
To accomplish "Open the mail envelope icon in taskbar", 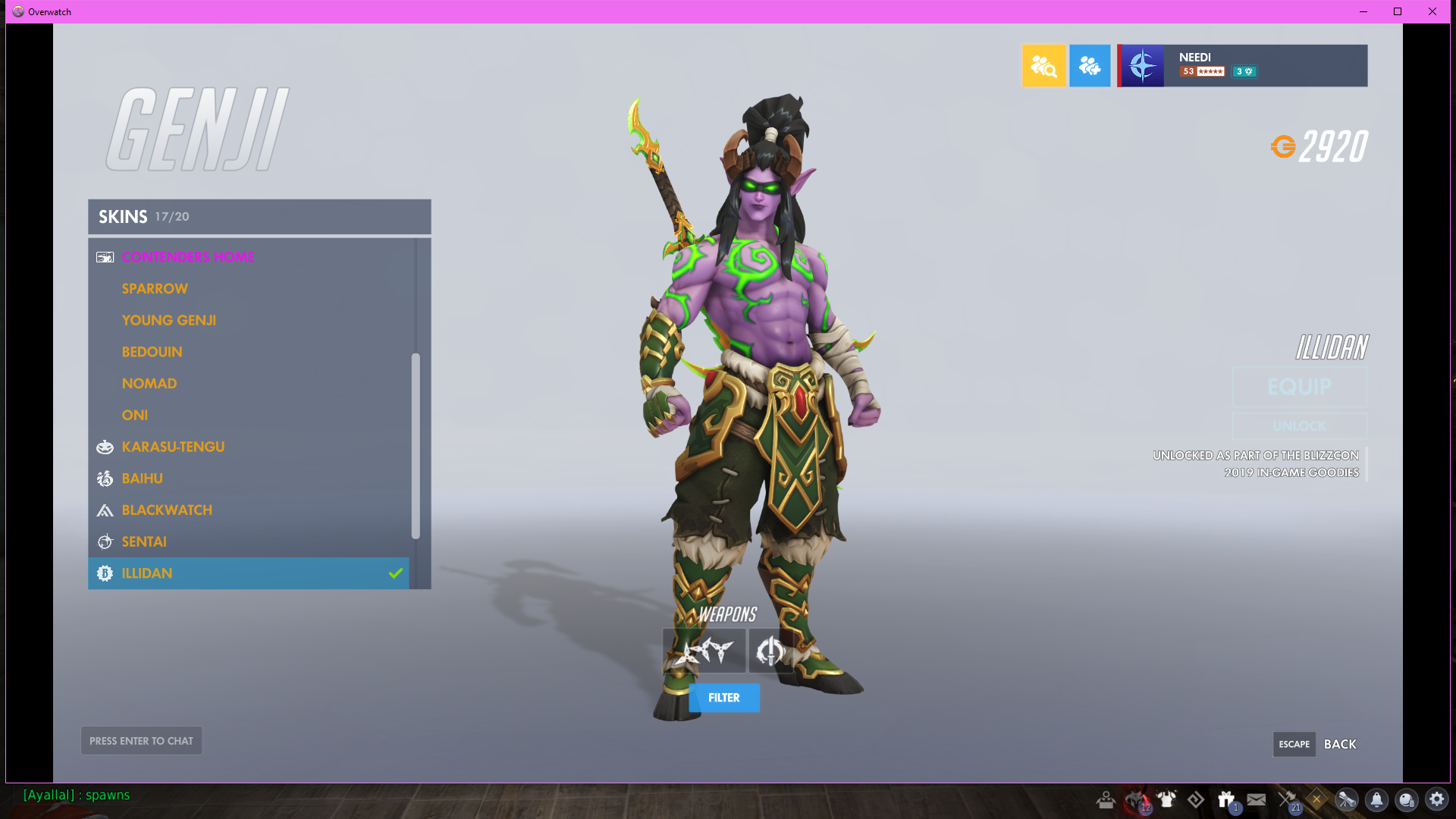I will click(x=1256, y=799).
